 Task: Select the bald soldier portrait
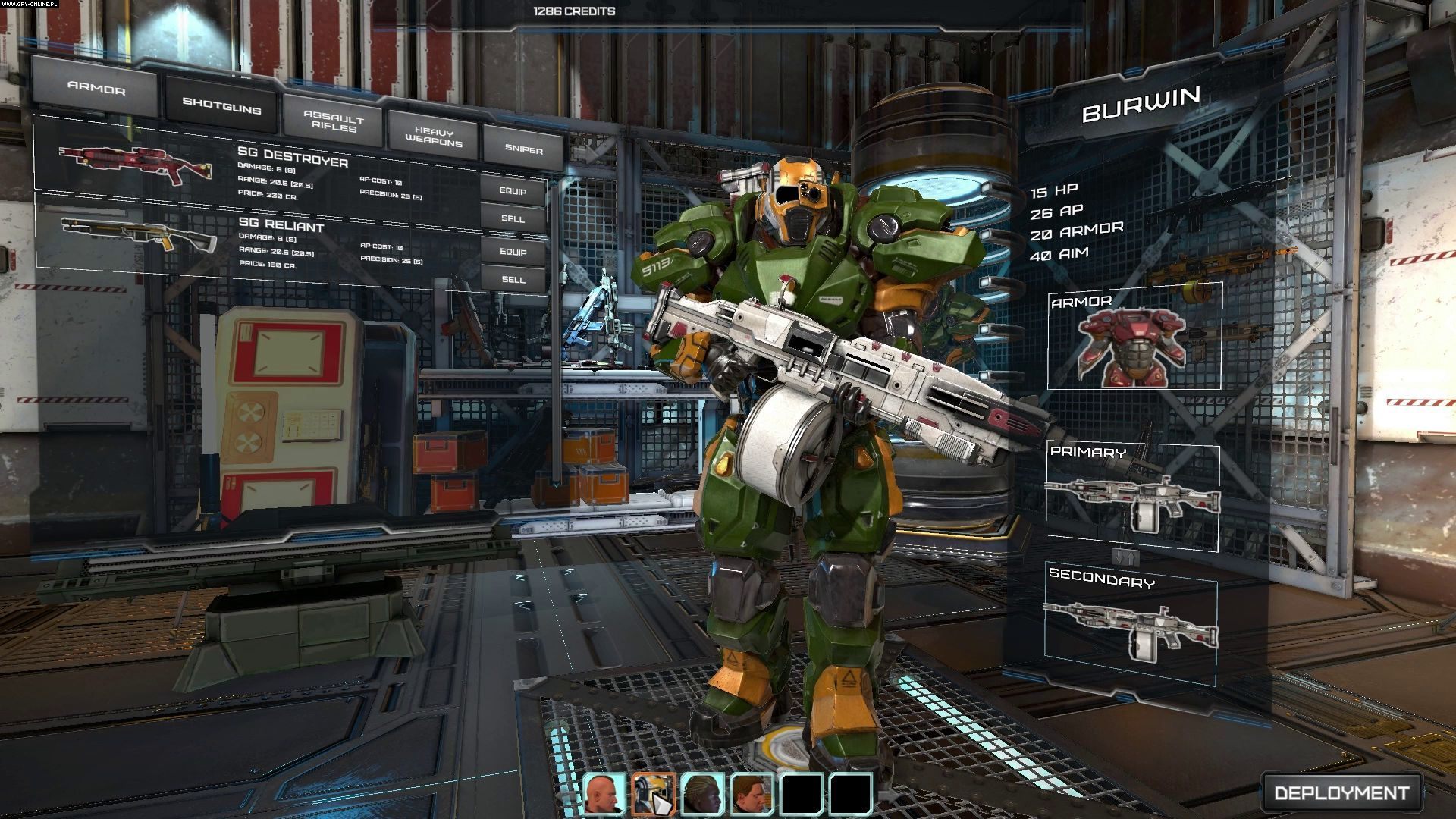(604, 794)
